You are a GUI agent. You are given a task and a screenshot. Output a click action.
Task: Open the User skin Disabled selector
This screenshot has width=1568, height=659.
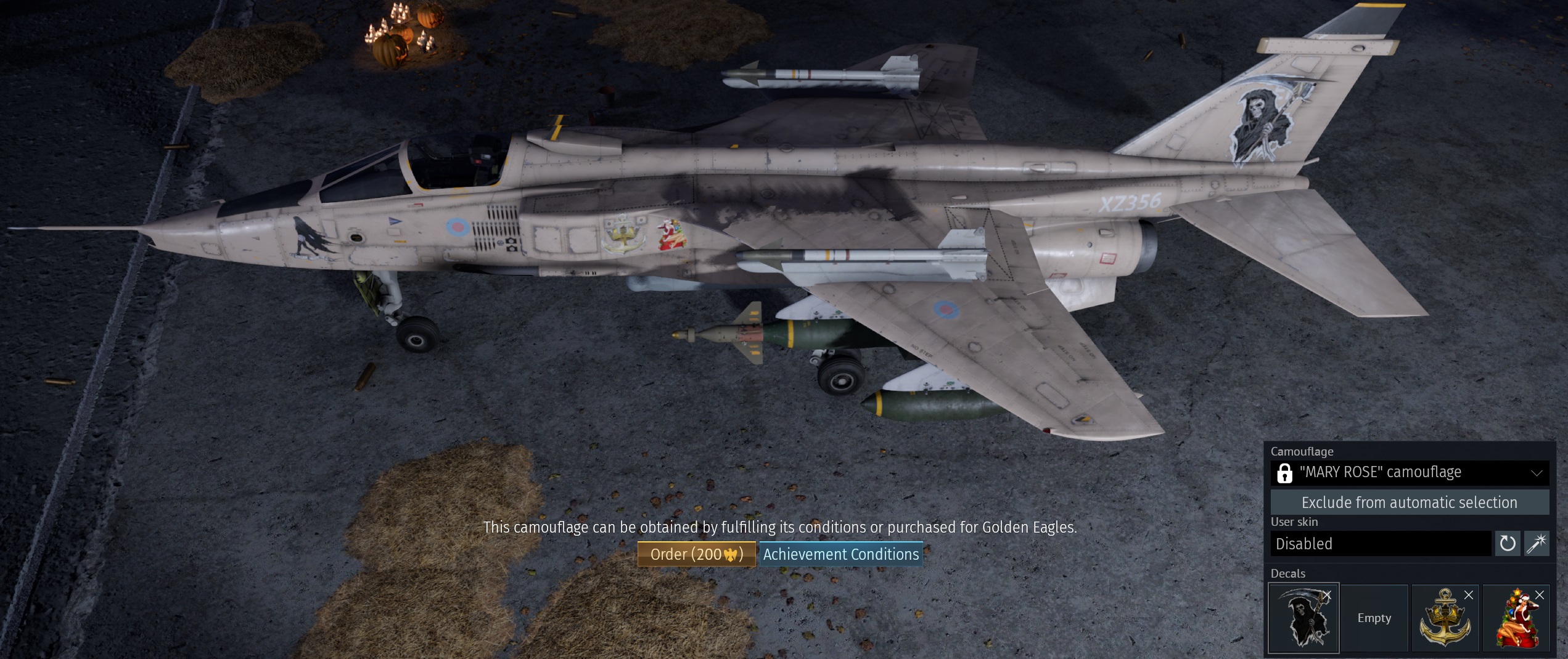click(x=1380, y=544)
